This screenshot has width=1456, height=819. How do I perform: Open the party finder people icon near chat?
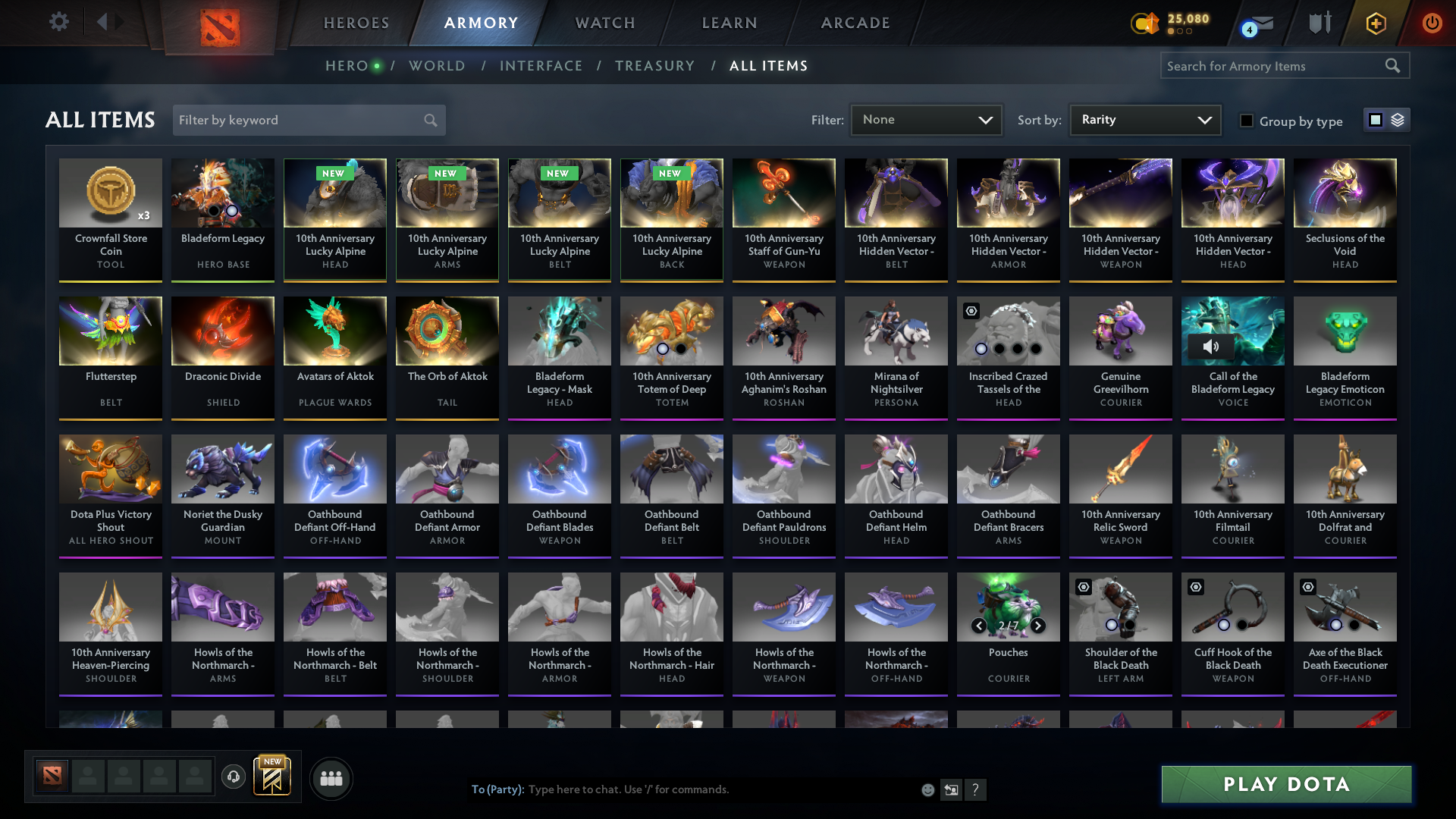click(331, 778)
